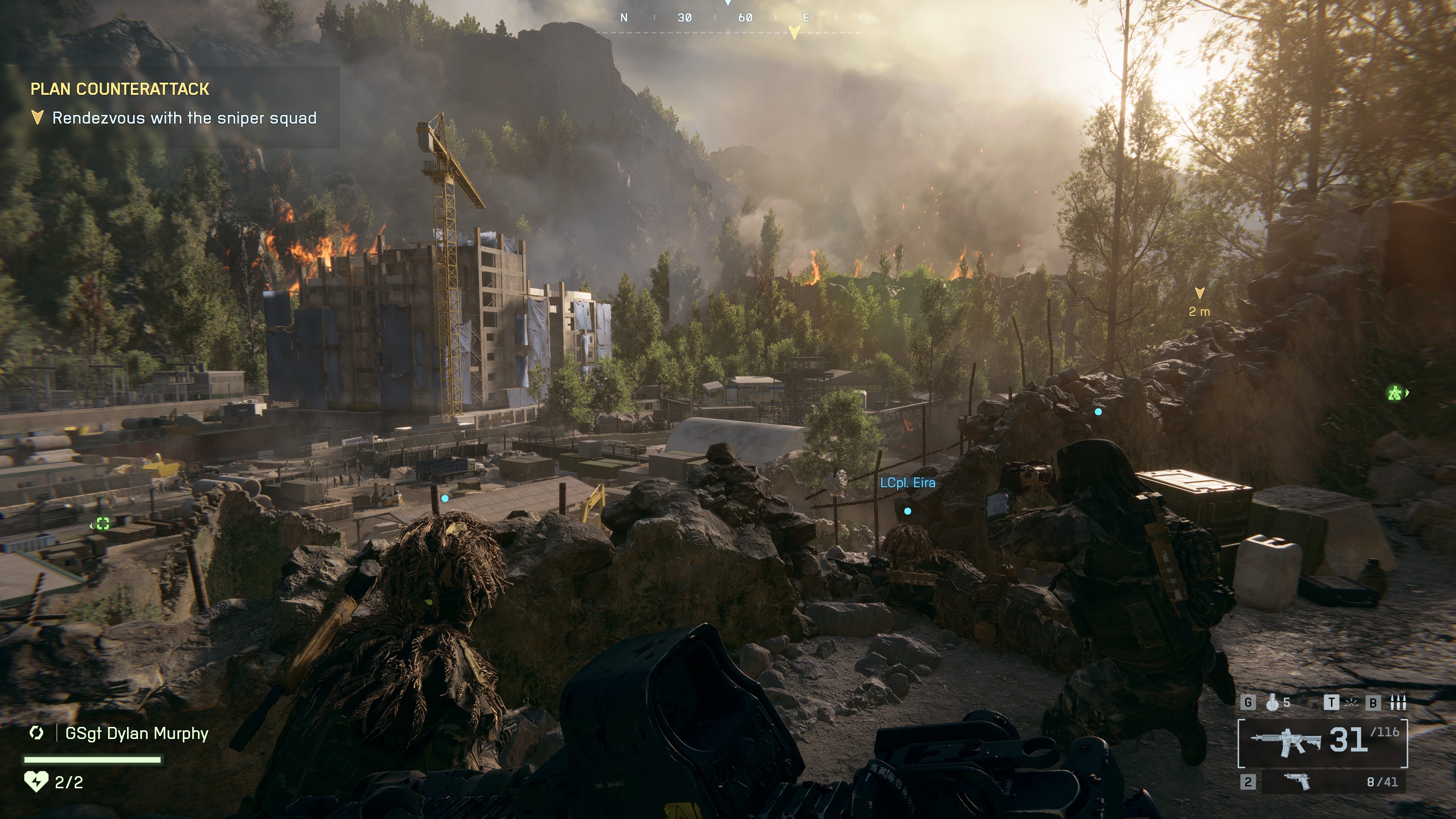Screen dimensions: 1456x819
Task: Click the heart revive charges icon
Action: (x=36, y=782)
